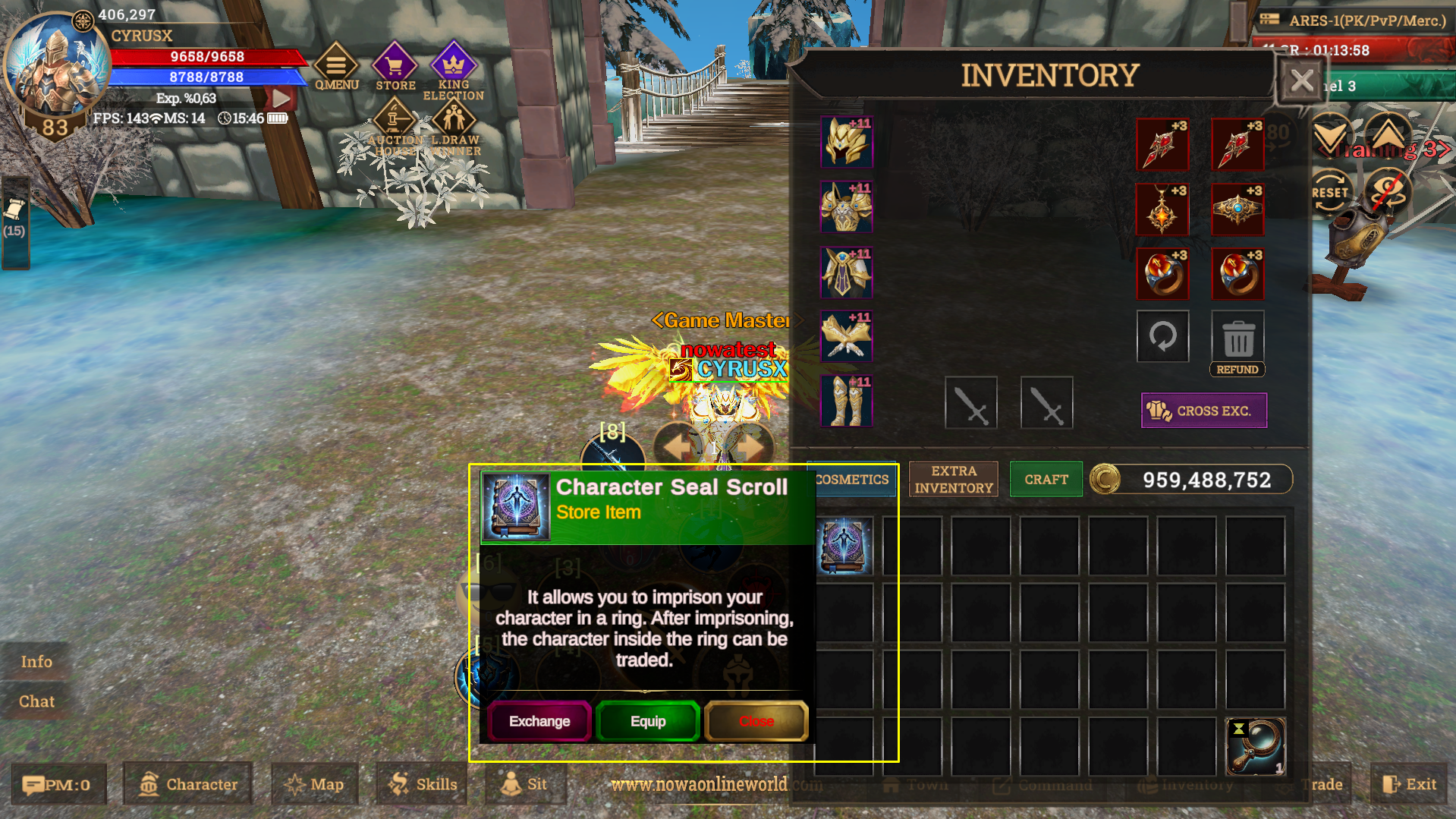Click the Character Seal Scroll in inventory
This screenshot has height=819, width=1456.
(844, 544)
